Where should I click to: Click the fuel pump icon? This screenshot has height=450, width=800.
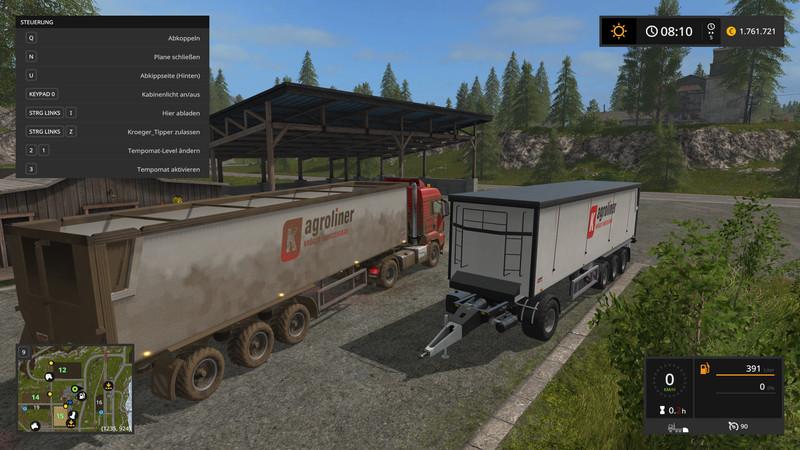pos(704,368)
